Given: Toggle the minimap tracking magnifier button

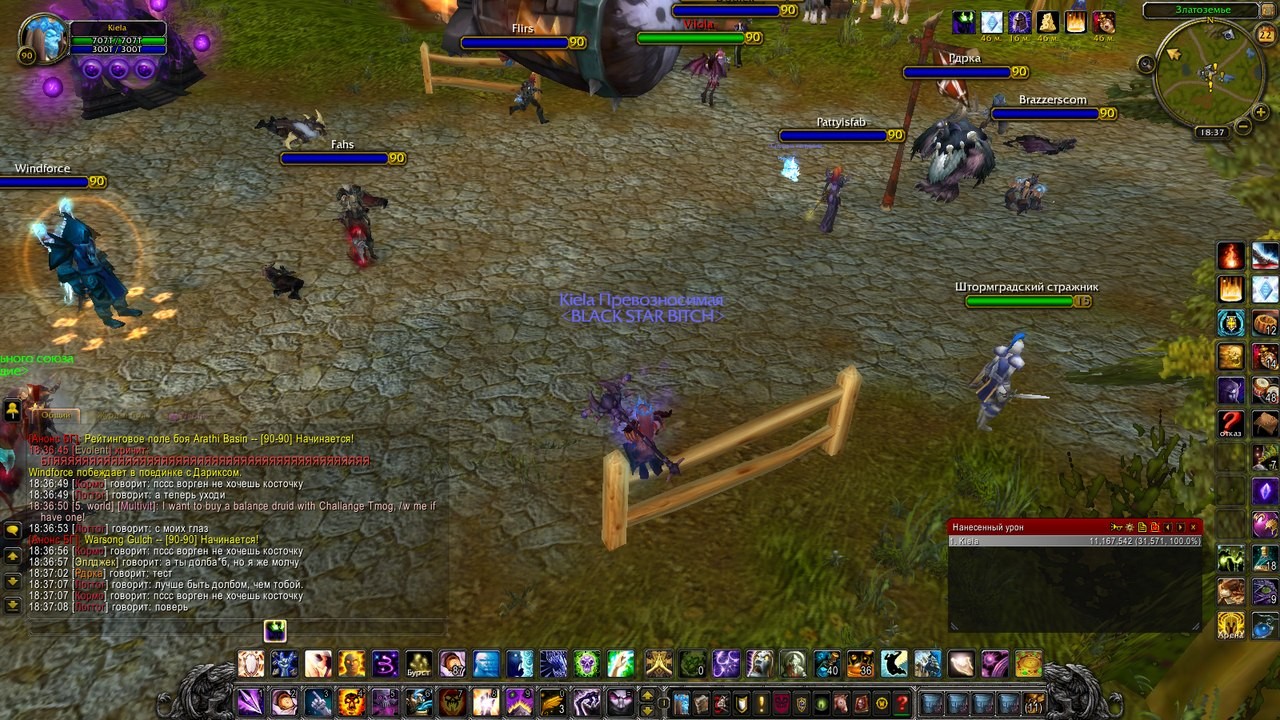Looking at the screenshot, I should click(x=1146, y=64).
